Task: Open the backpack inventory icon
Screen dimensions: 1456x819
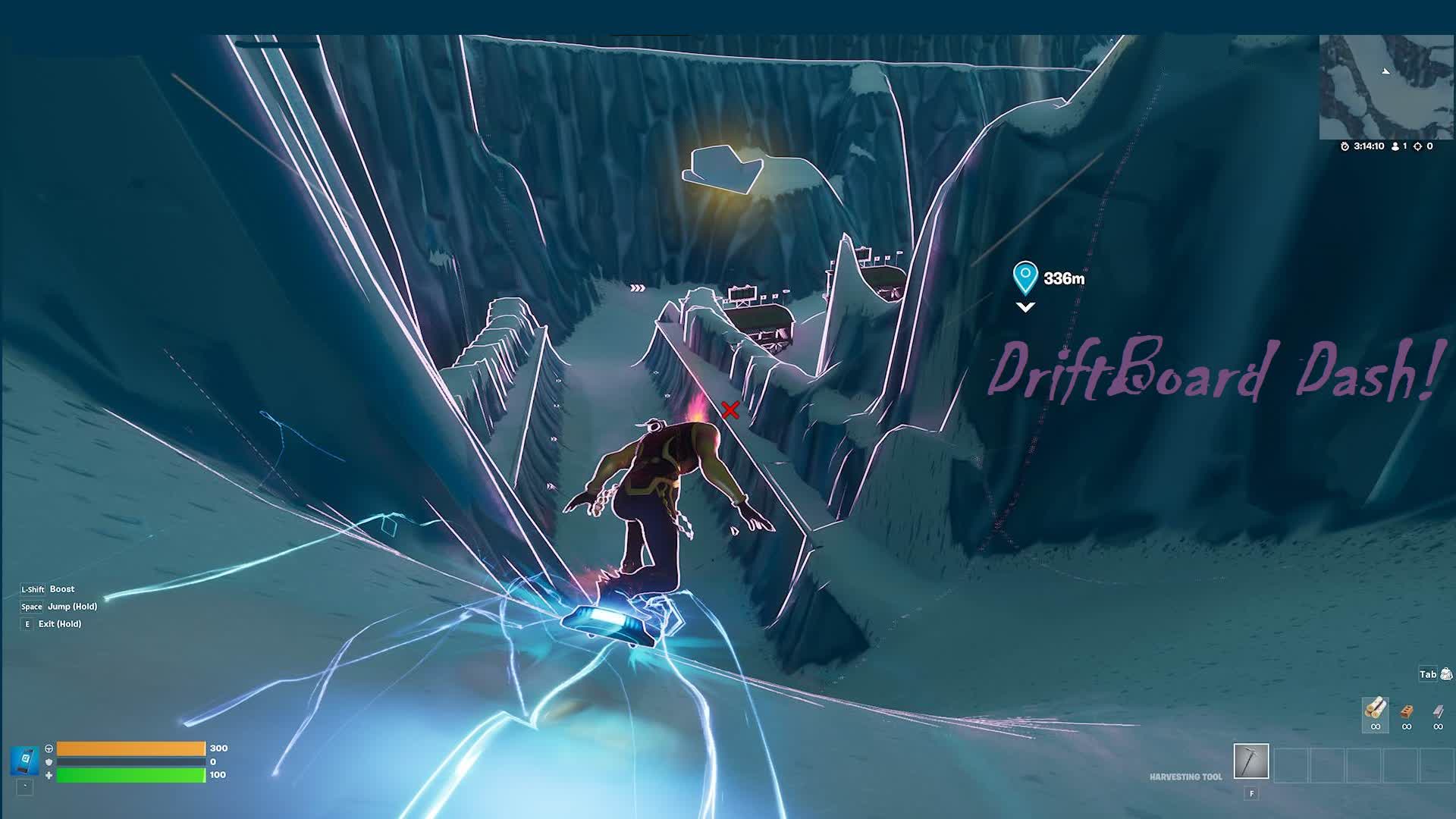Action: pyautogui.click(x=1446, y=674)
